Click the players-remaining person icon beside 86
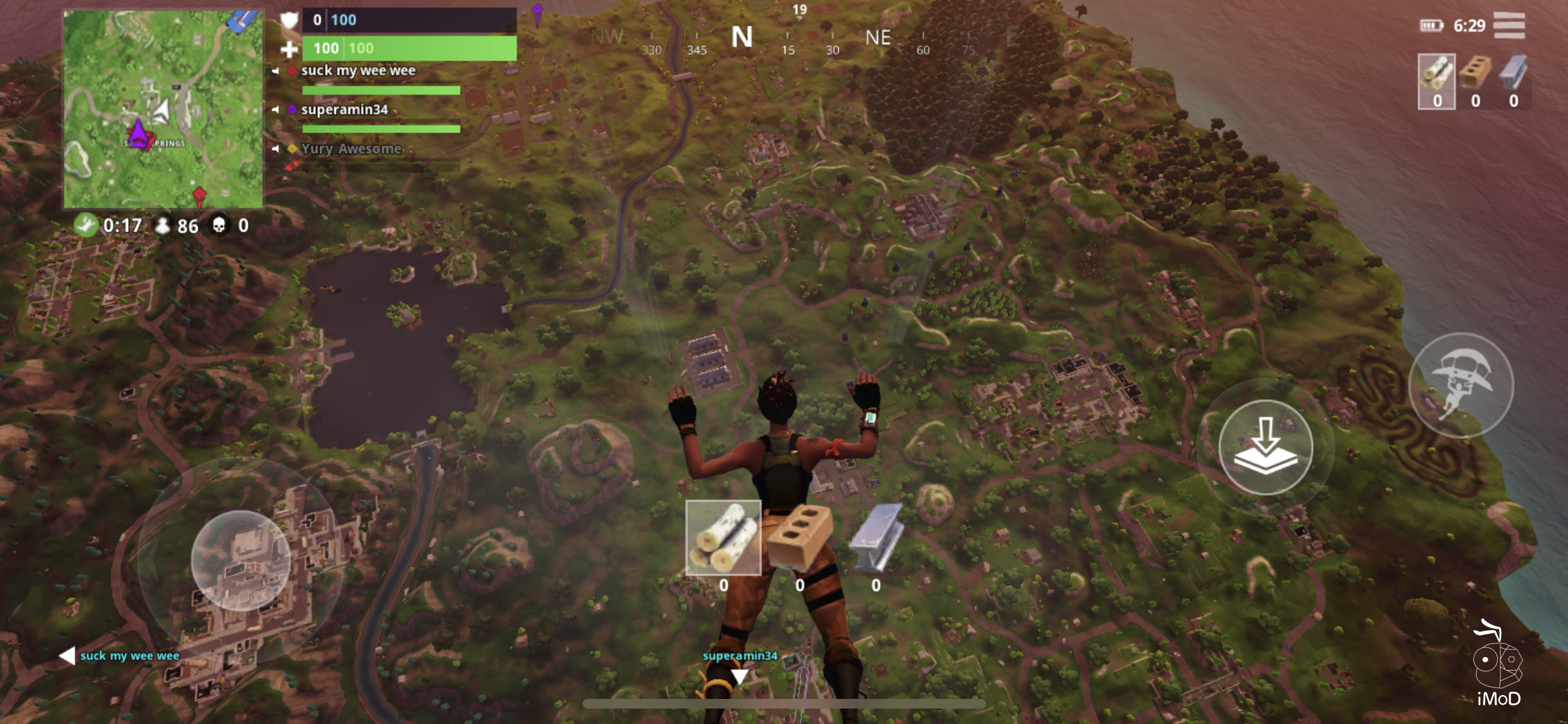The height and width of the screenshot is (724, 1568). point(162,227)
